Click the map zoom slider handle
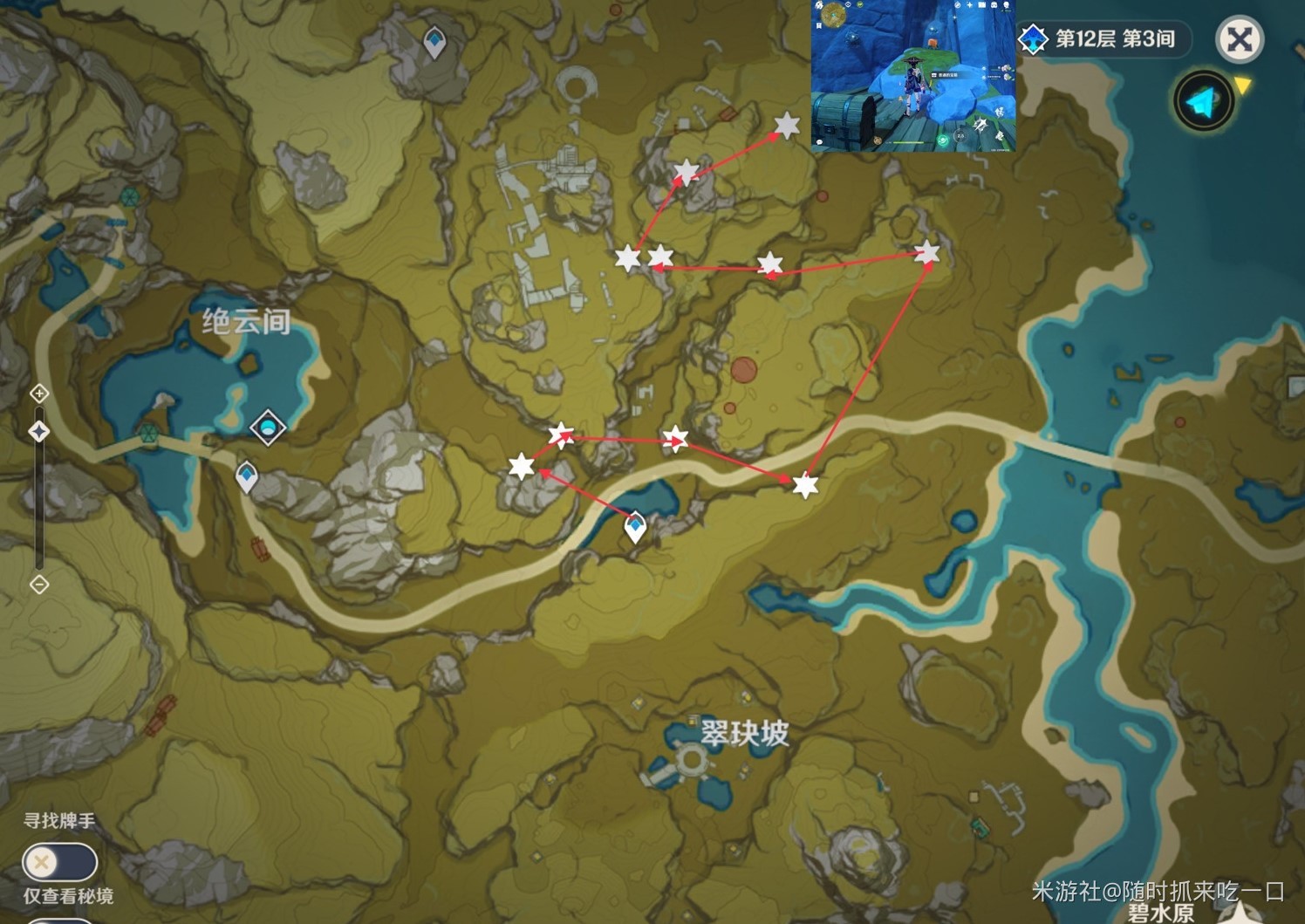Viewport: 1305px width, 924px height. (x=39, y=431)
